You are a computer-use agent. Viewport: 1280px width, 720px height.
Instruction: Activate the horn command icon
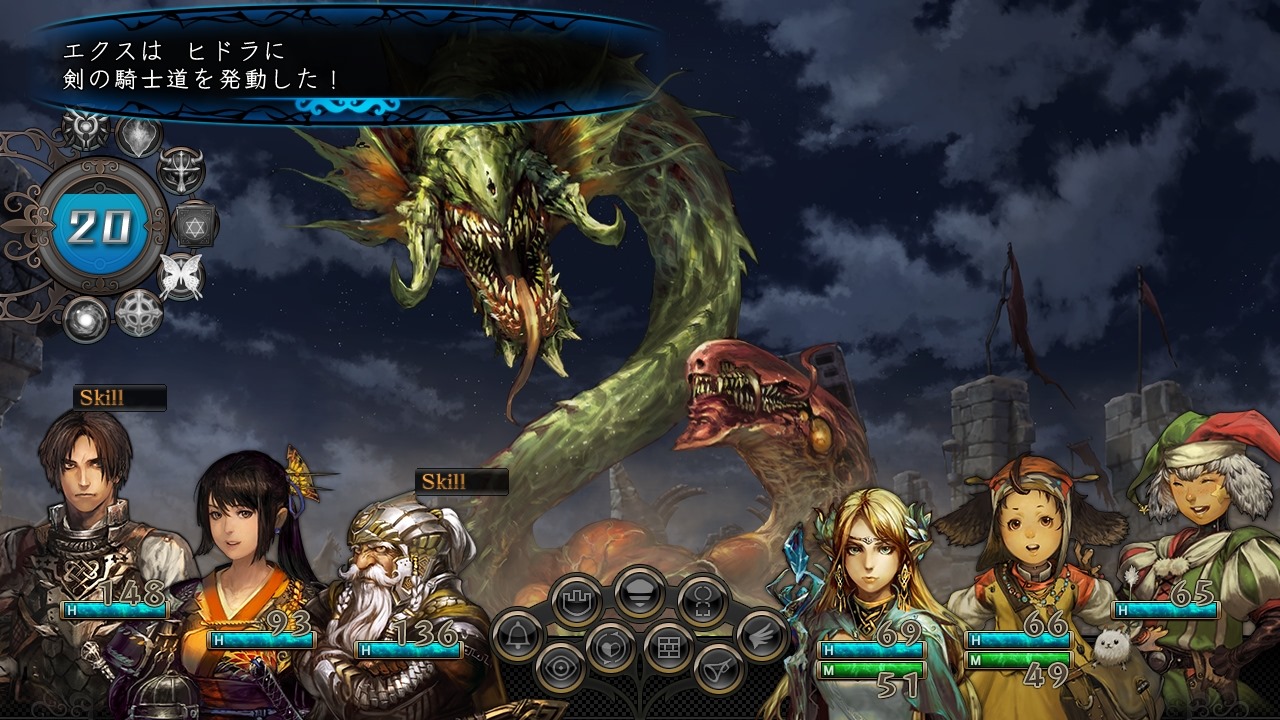[x=718, y=668]
